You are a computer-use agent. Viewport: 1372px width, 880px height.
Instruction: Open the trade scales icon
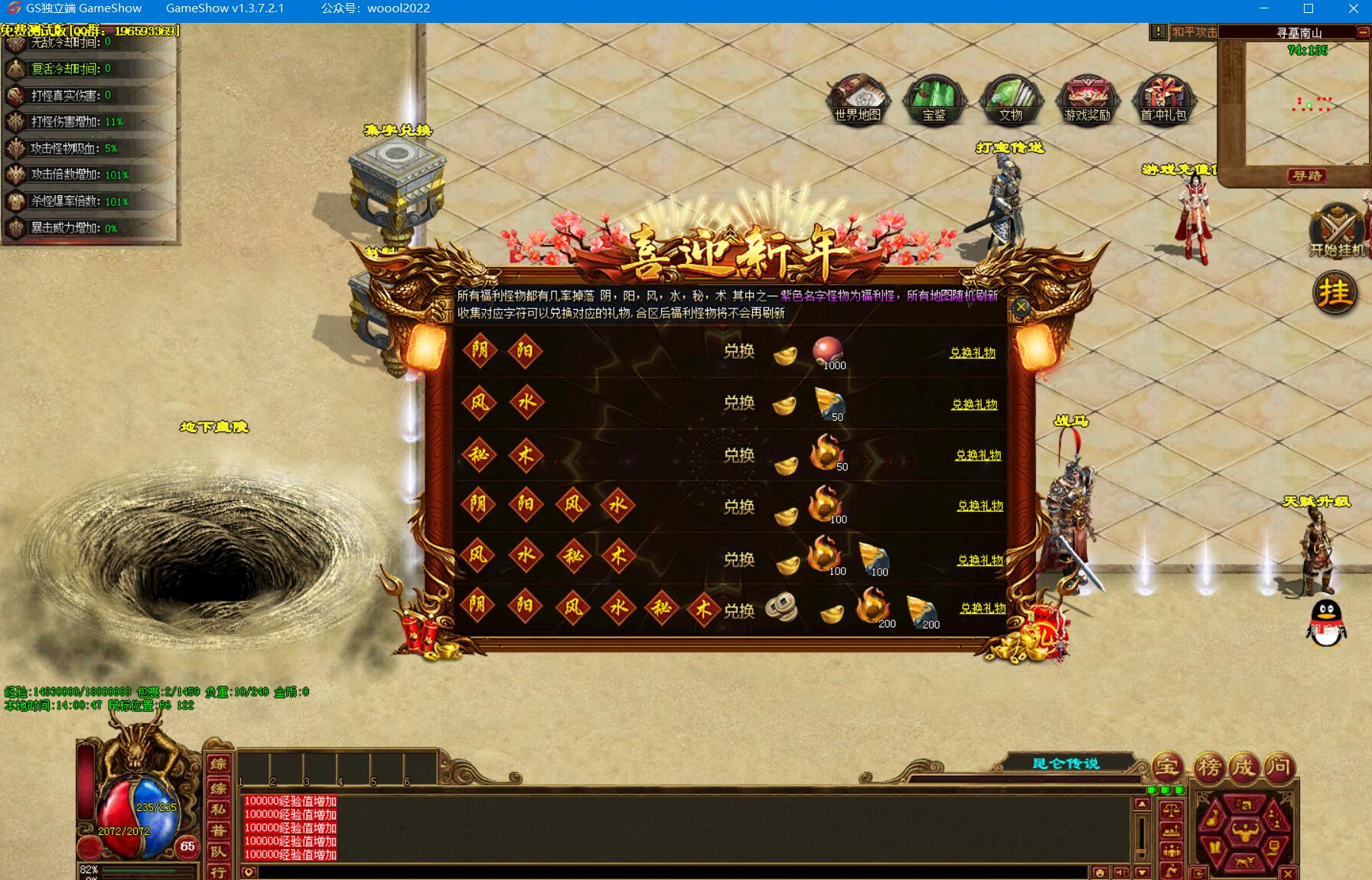click(1171, 810)
